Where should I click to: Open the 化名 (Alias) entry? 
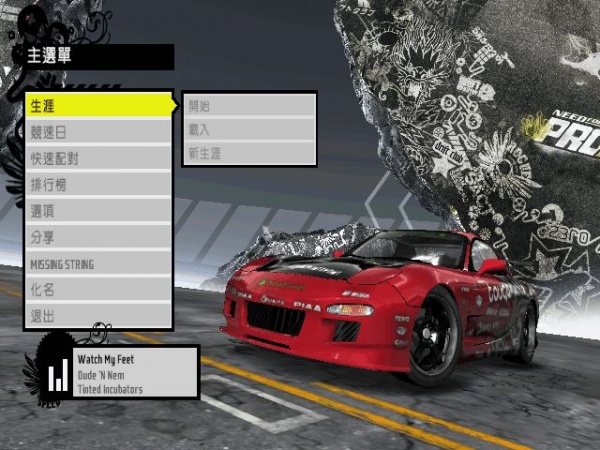point(98,290)
